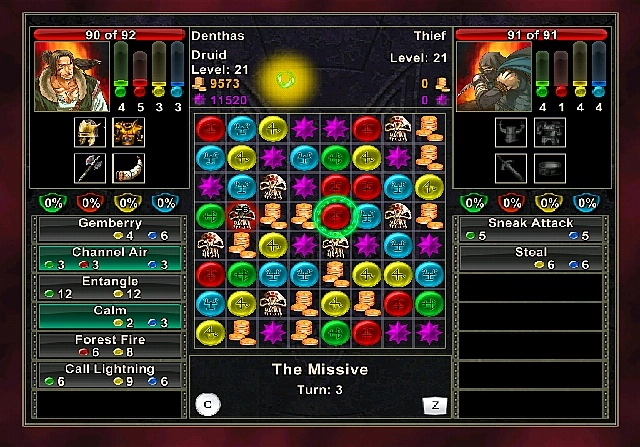The image size is (640, 447).
Task: Cast Call Lightning spell
Action: click(109, 374)
